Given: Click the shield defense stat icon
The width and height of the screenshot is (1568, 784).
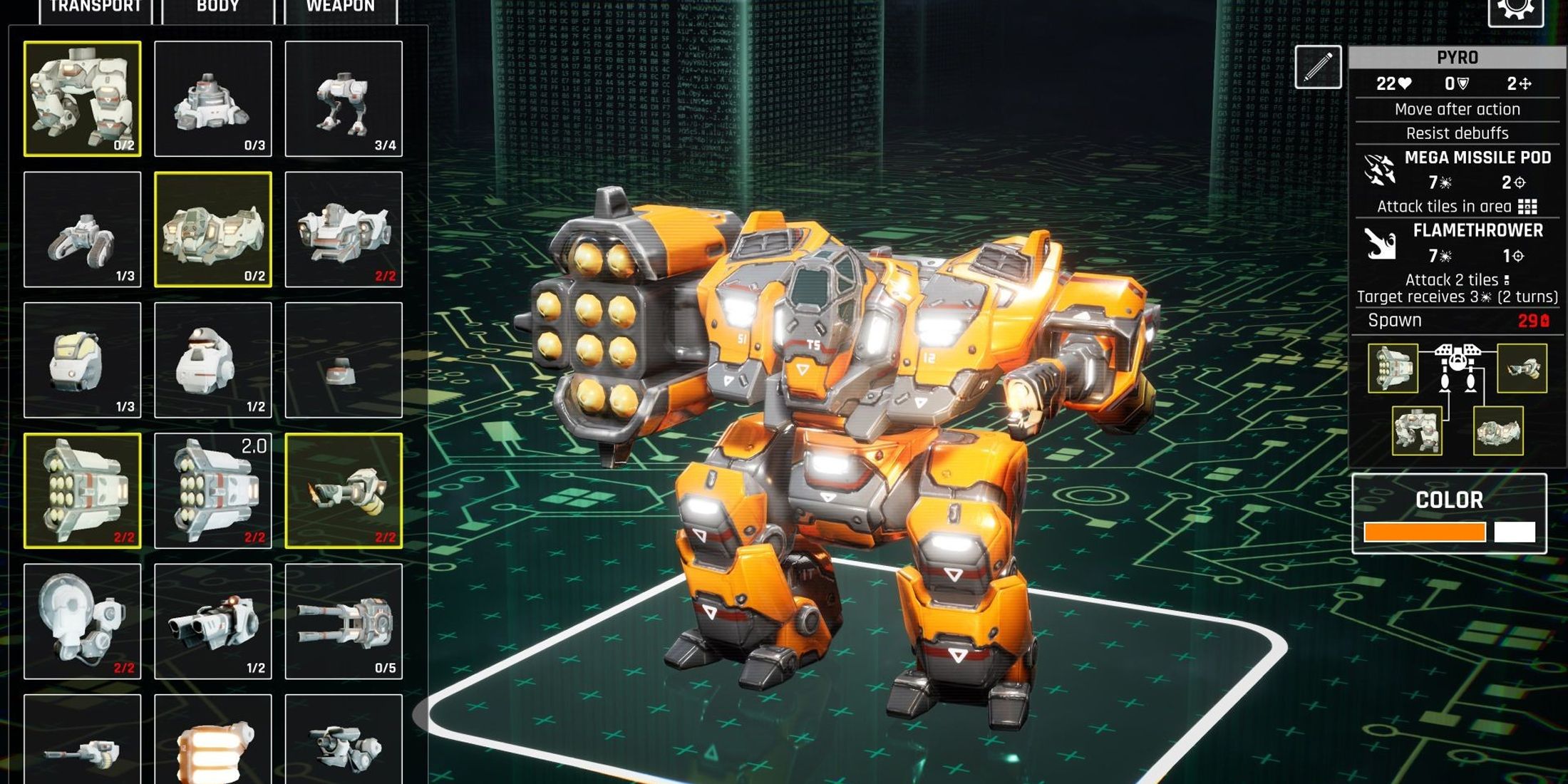Looking at the screenshot, I should point(1462,83).
